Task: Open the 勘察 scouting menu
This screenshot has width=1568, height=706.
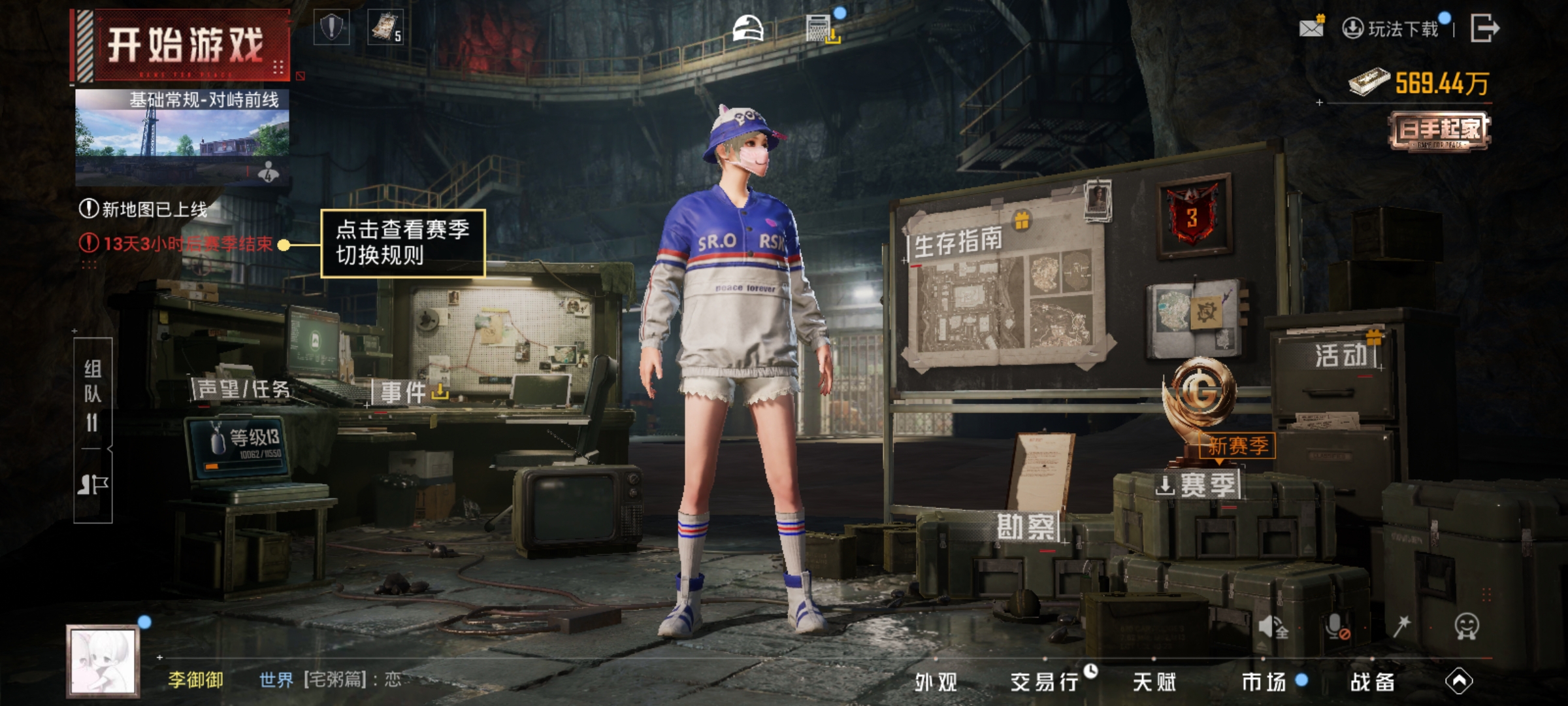Action: click(x=1025, y=527)
